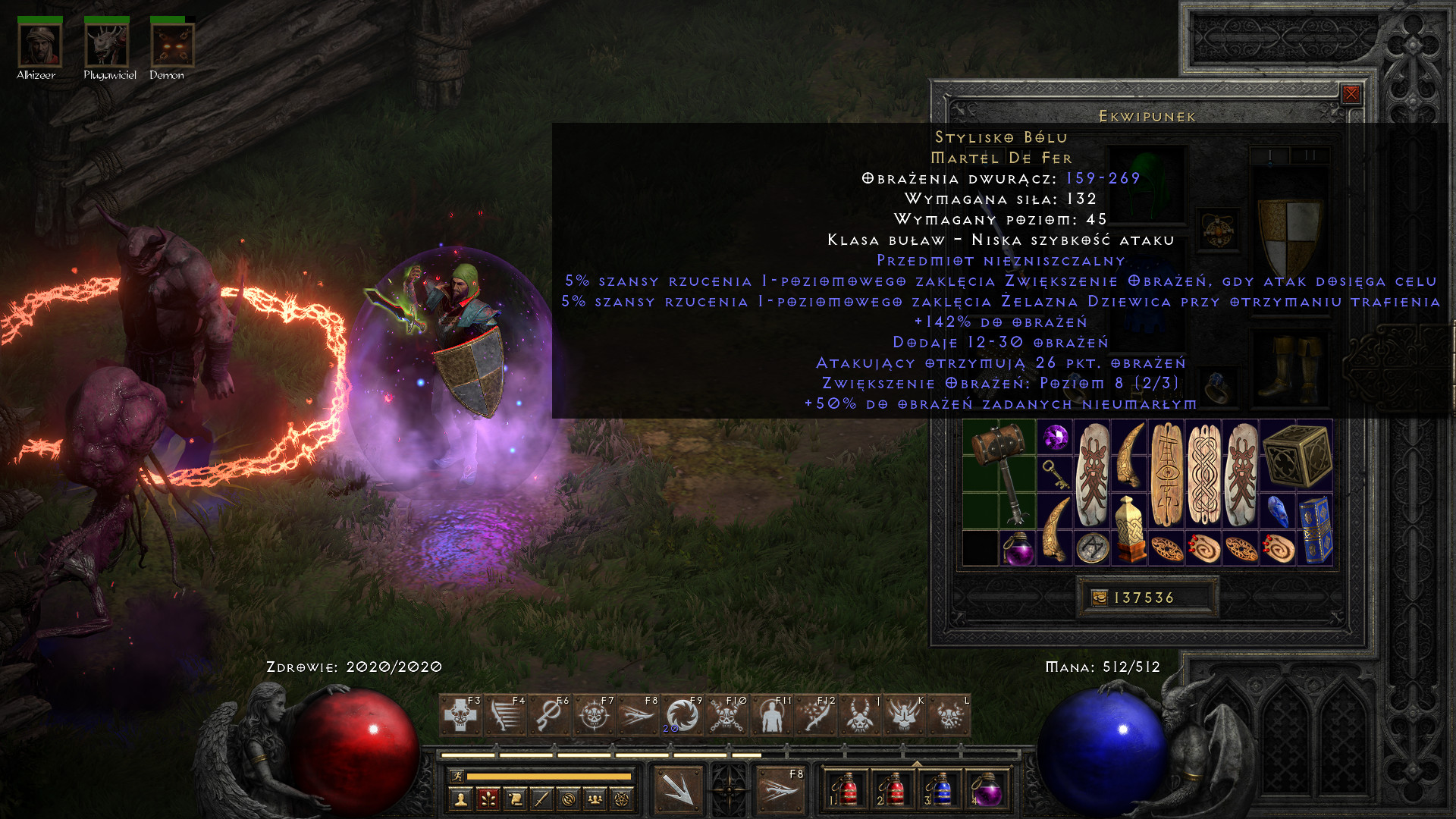Click the golden key in the inventory
Image resolution: width=1456 pixels, height=819 pixels.
[x=1055, y=474]
